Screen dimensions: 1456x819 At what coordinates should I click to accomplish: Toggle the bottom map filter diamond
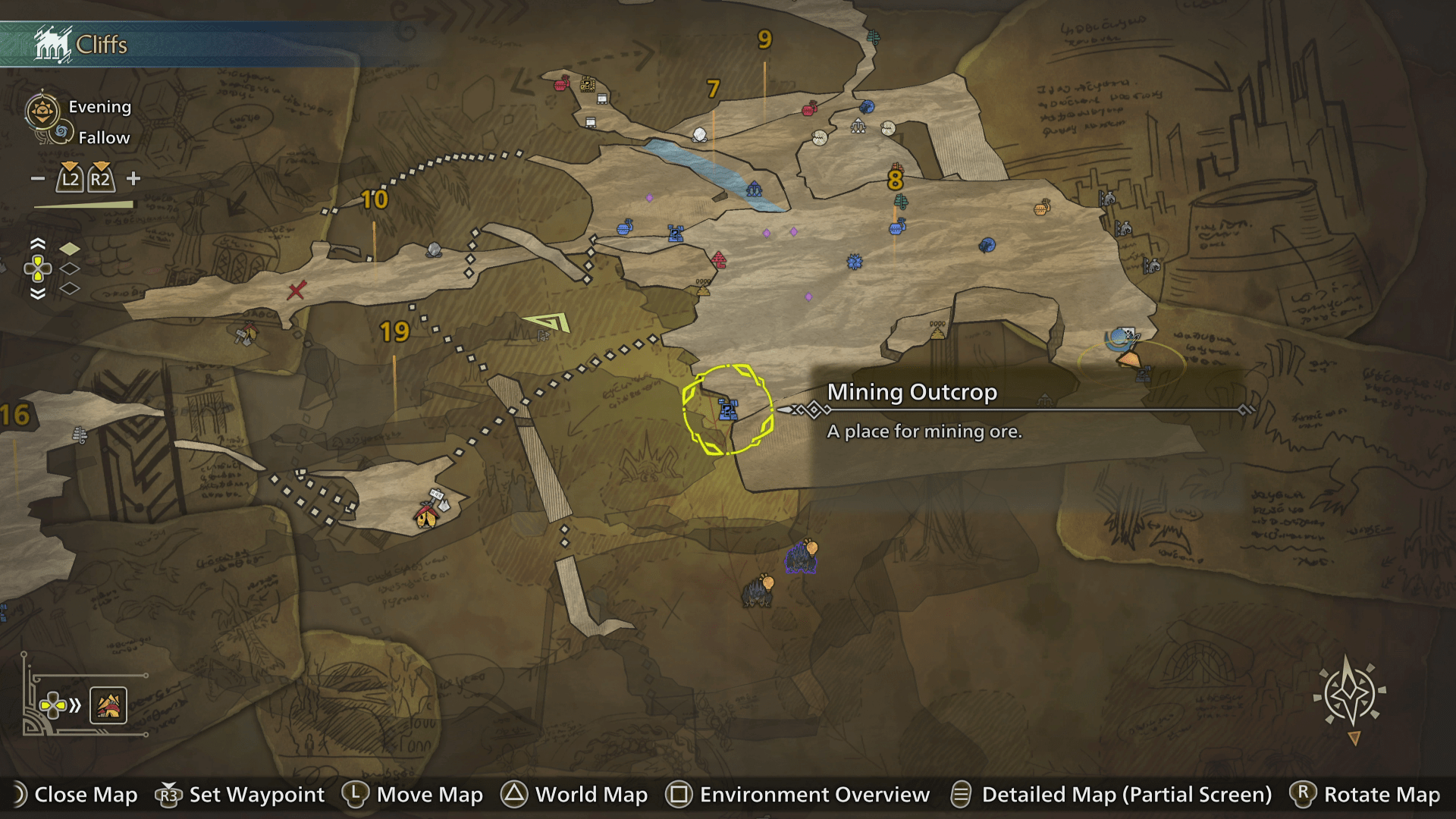(x=69, y=288)
